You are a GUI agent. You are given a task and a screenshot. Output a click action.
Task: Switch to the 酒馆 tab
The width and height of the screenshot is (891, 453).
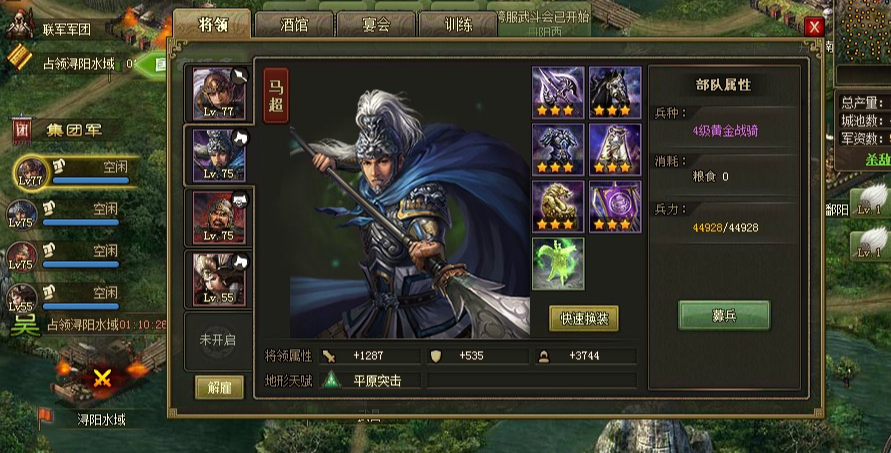pos(294,24)
